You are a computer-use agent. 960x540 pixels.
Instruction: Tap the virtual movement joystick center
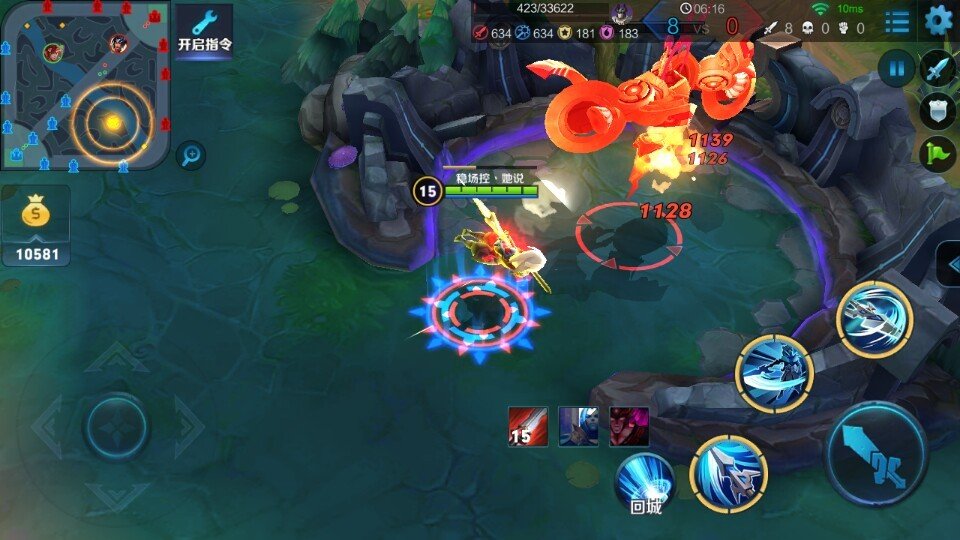pyautogui.click(x=117, y=427)
